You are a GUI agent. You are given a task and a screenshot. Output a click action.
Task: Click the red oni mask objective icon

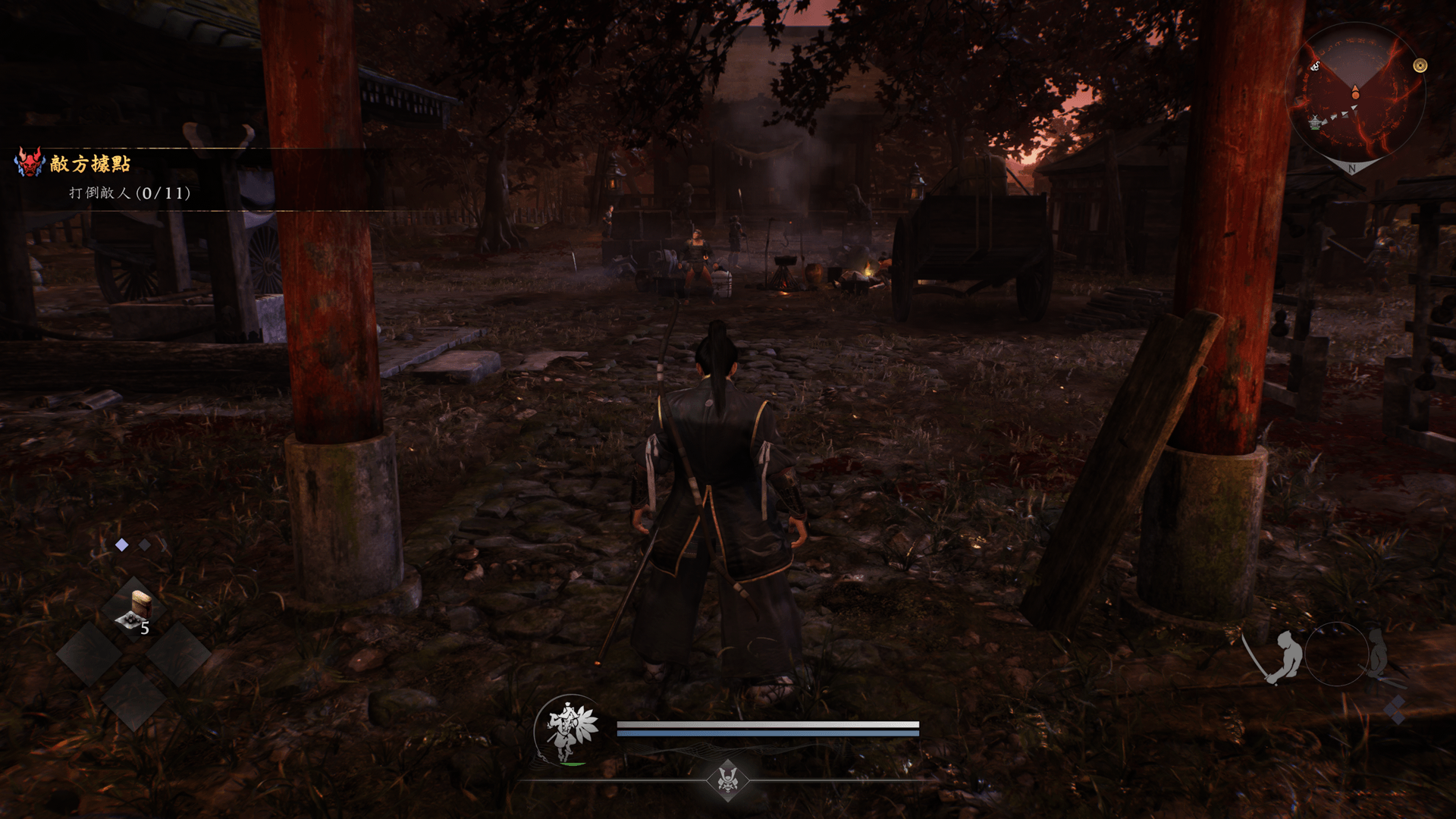pyautogui.click(x=30, y=163)
